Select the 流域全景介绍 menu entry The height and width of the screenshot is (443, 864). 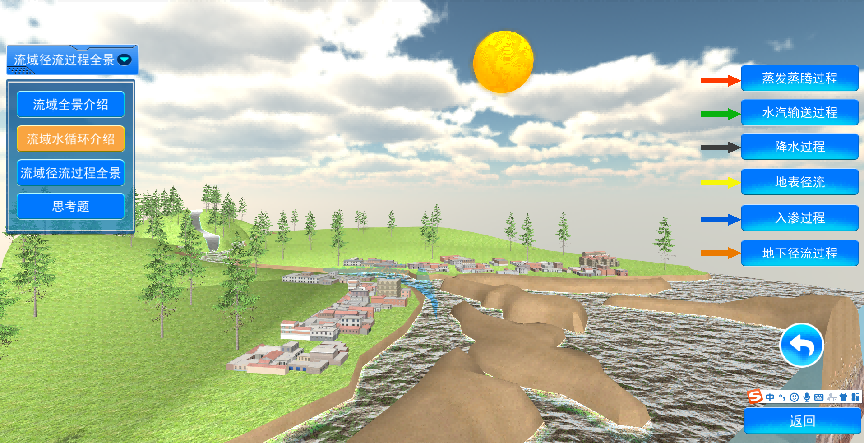(x=70, y=104)
